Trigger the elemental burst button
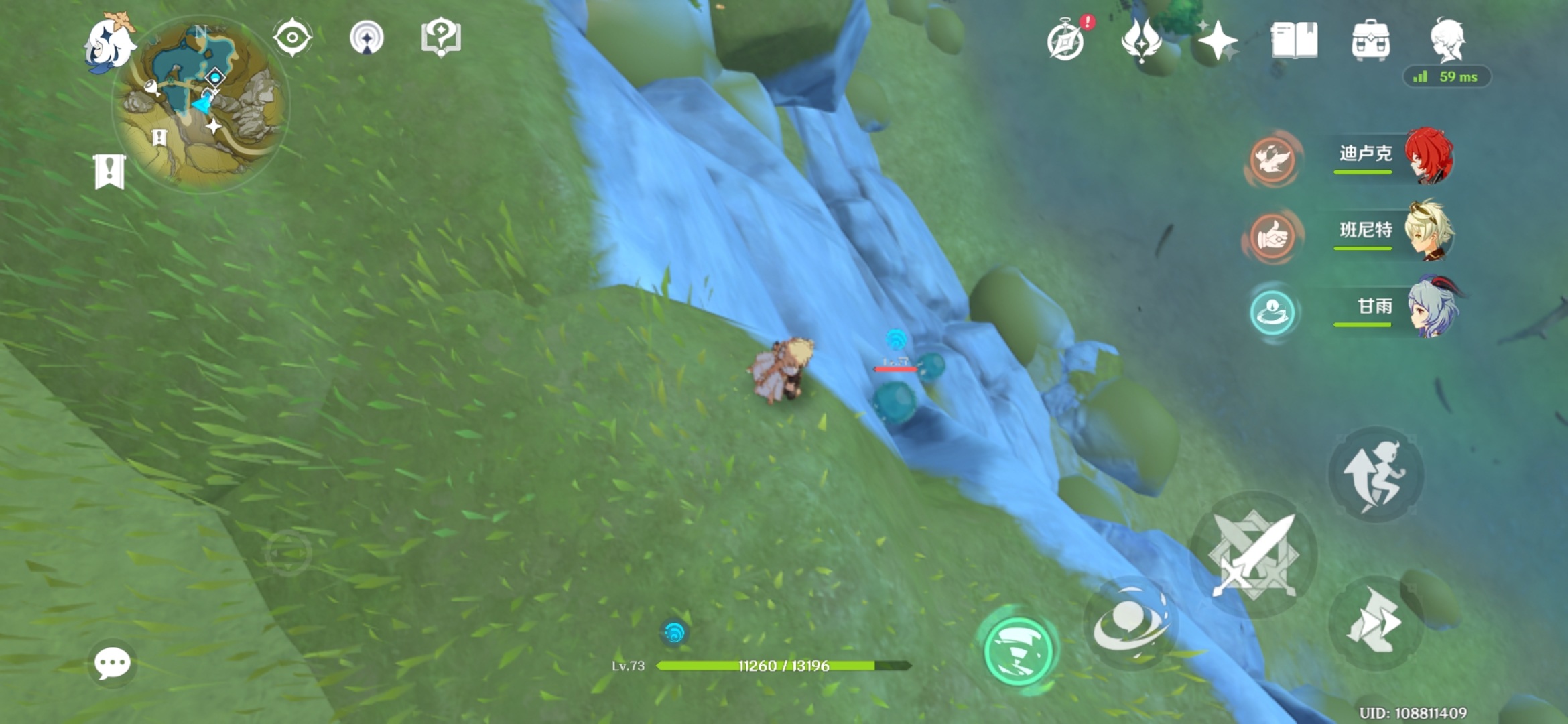Screen dimensions: 1568x724 click(1130, 625)
